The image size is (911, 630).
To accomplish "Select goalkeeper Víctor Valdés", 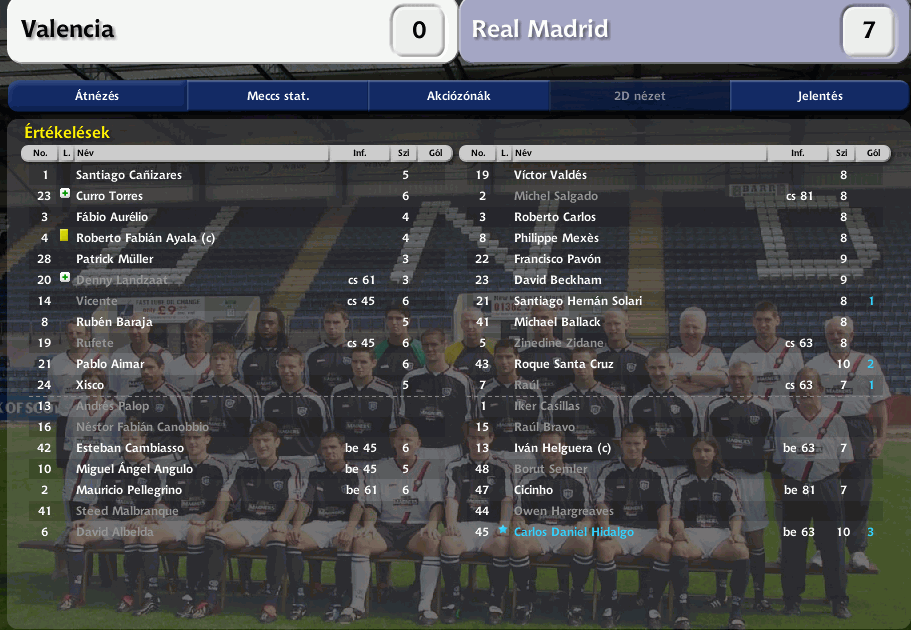I will click(x=550, y=175).
